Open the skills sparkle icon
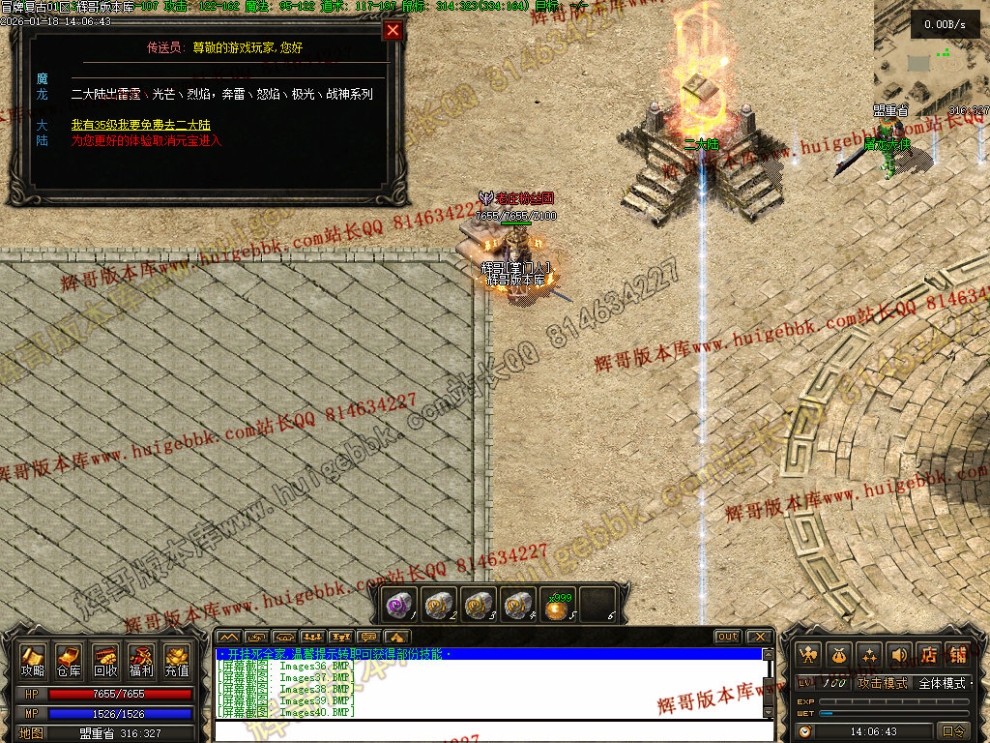The image size is (990, 743). tap(869, 655)
